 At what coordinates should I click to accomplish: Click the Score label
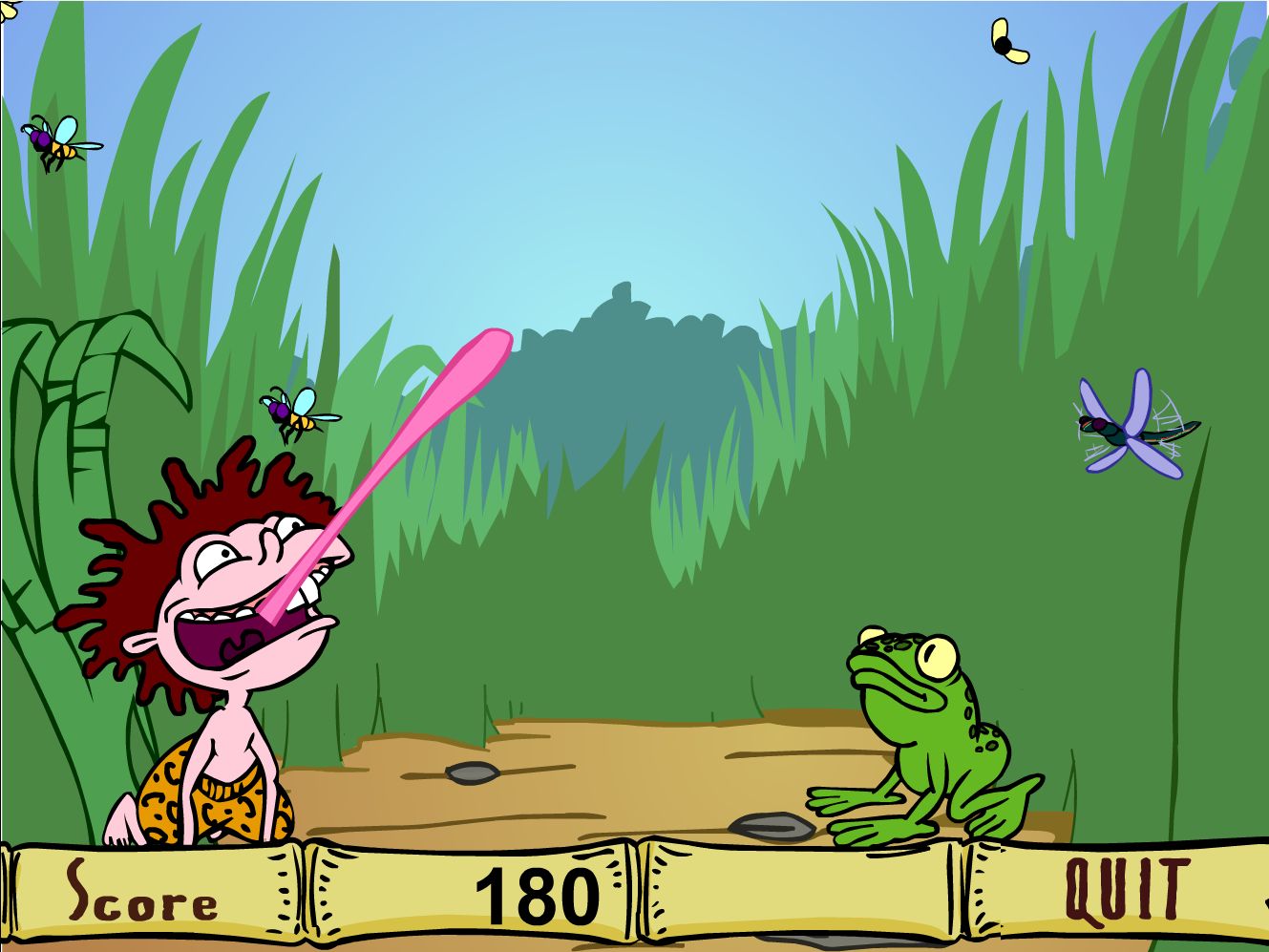138,895
